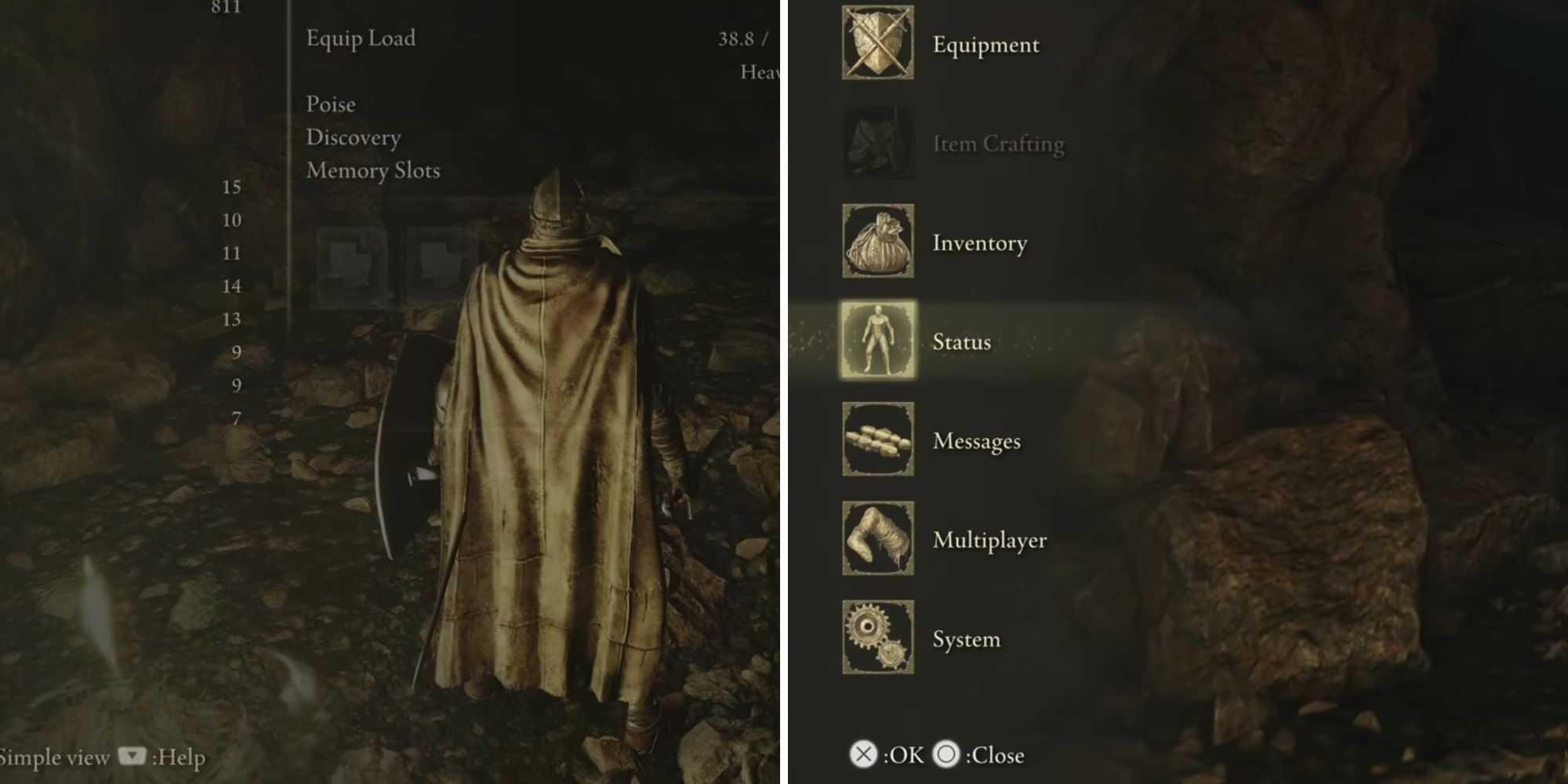This screenshot has height=784, width=1568.
Task: Click the Equip Load value 38.8
Action: tap(736, 38)
